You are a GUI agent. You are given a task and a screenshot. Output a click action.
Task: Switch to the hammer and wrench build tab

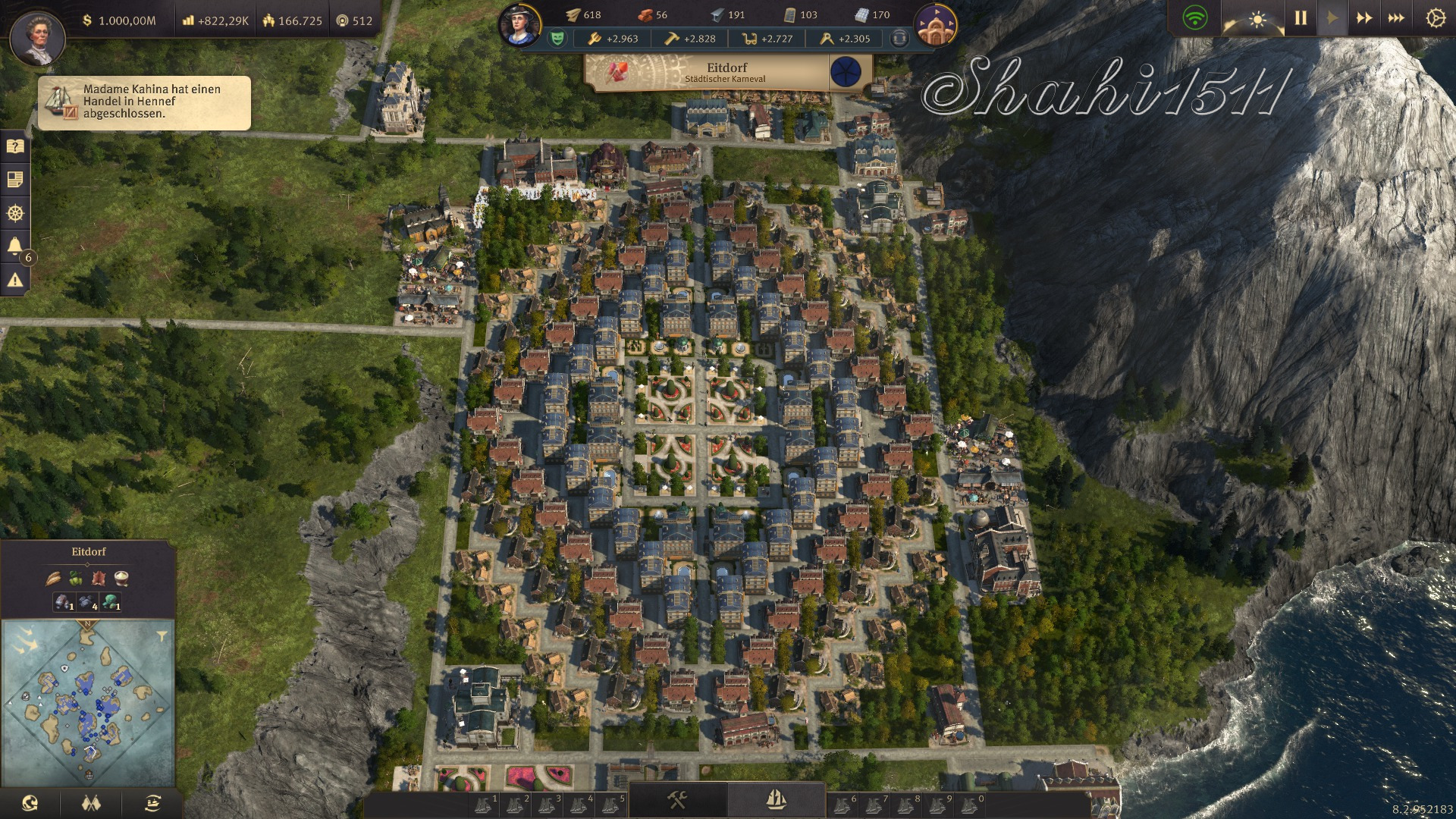(x=677, y=799)
